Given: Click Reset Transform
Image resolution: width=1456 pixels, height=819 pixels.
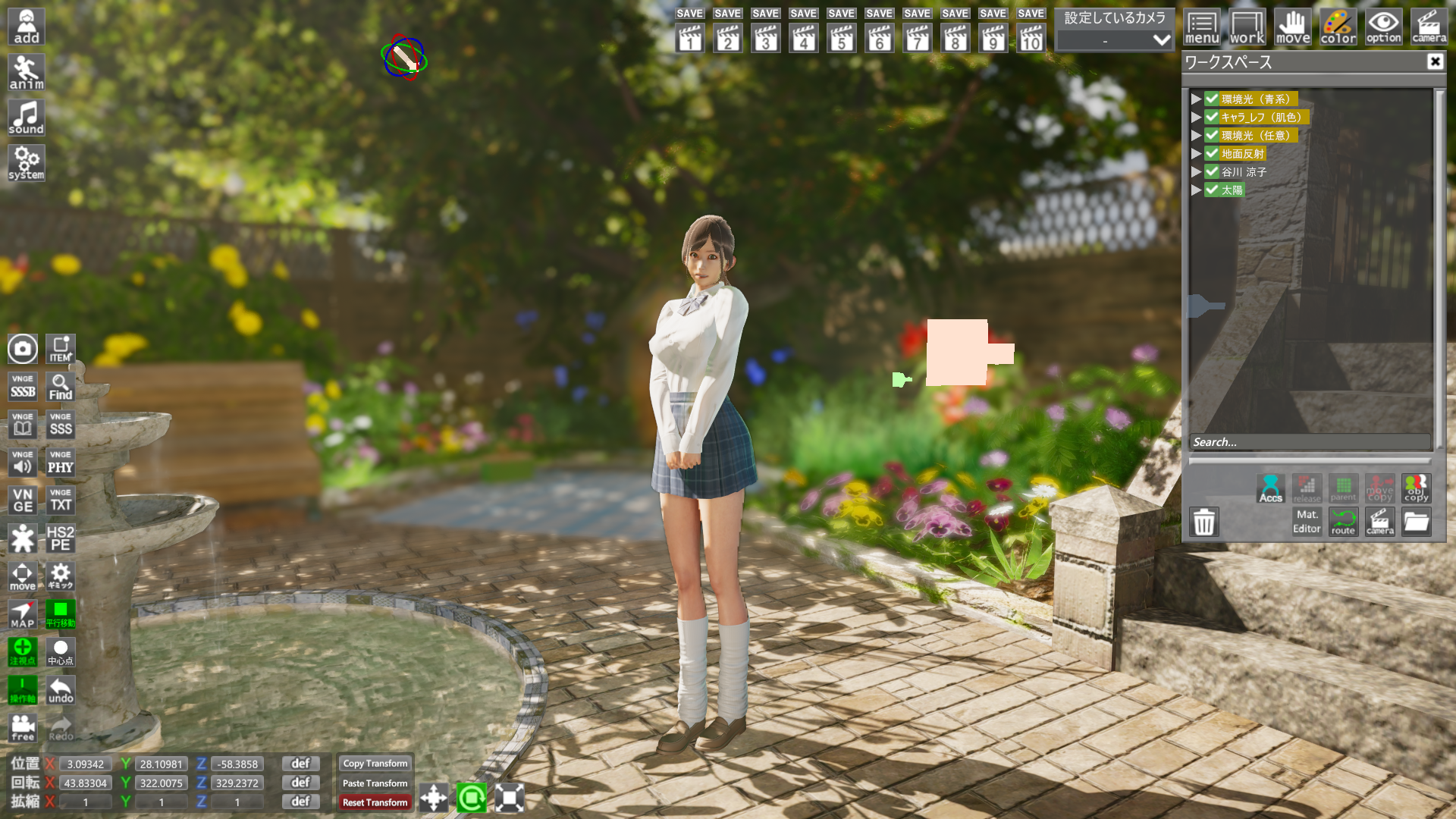Looking at the screenshot, I should click(x=375, y=802).
